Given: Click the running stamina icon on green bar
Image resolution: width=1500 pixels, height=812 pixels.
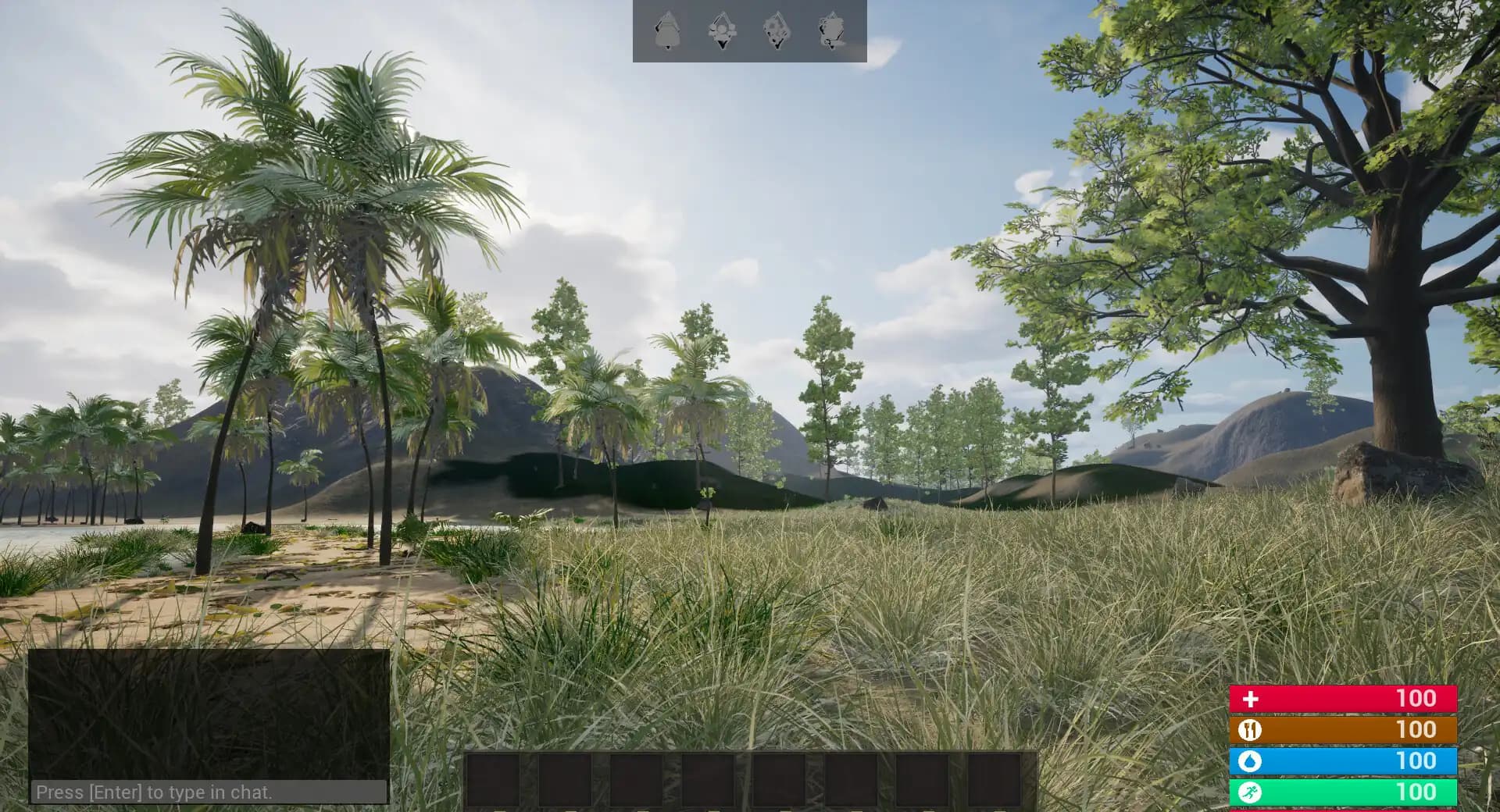Looking at the screenshot, I should coord(1251,792).
